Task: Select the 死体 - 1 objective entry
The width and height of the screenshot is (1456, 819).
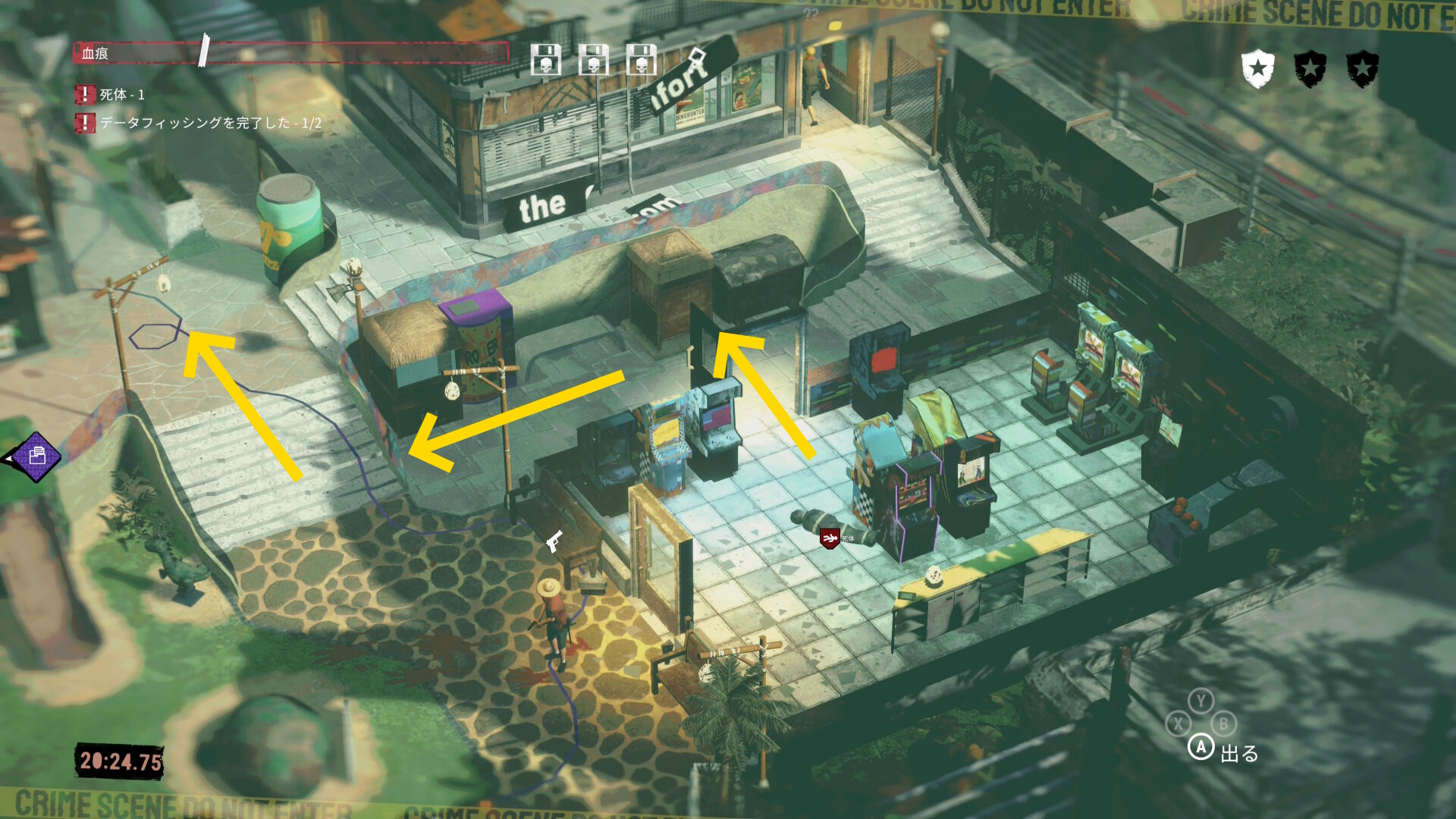Action: (x=121, y=95)
